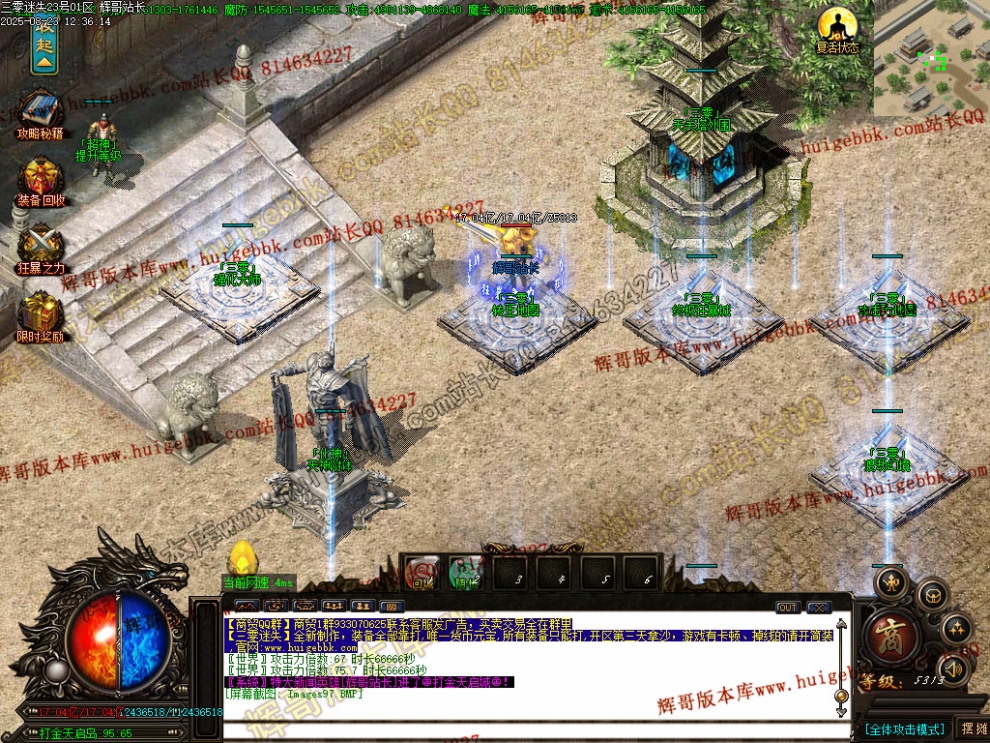Click the golden flame network speed icon
This screenshot has height=743, width=990.
243,560
